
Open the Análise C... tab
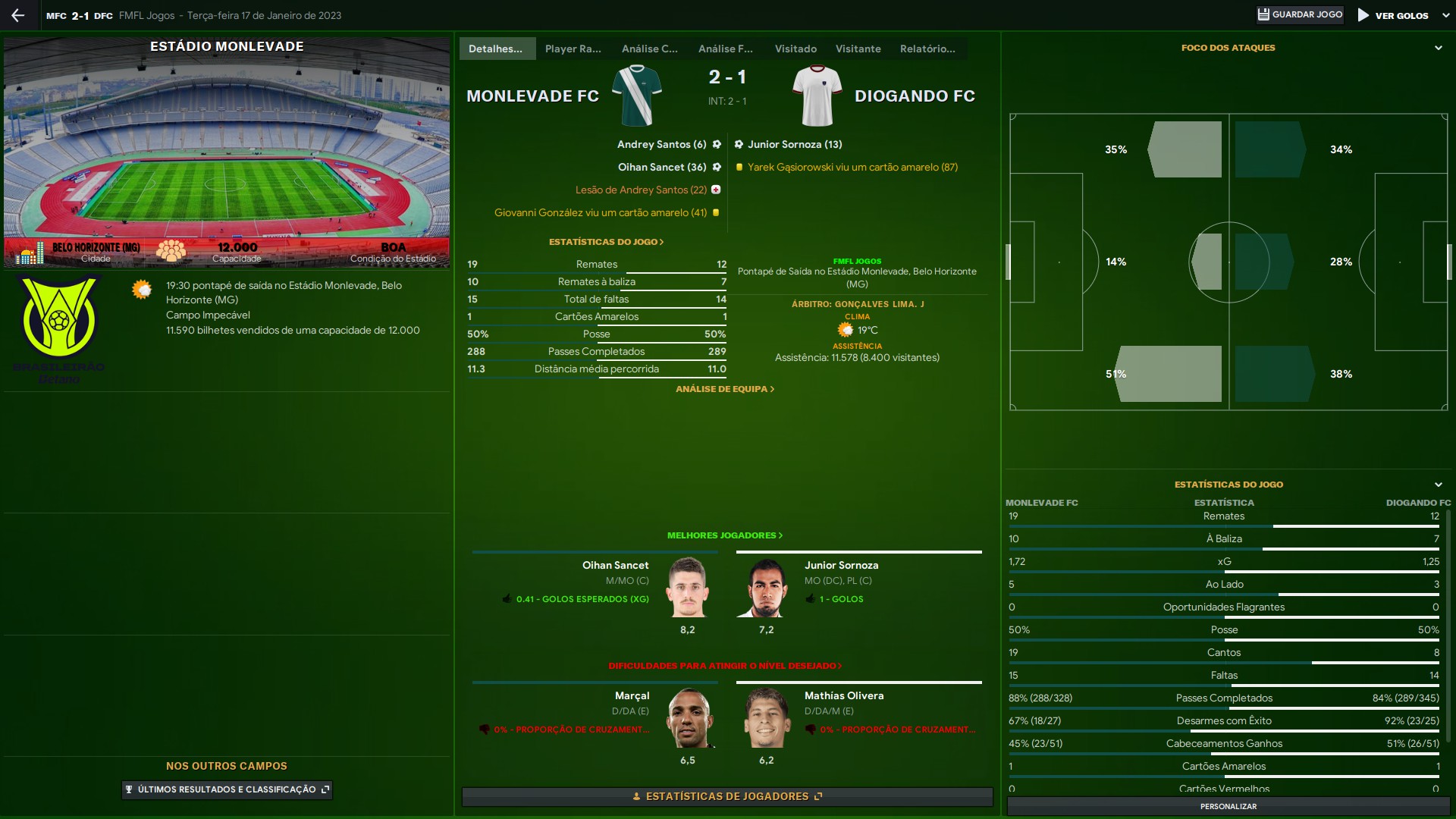[649, 49]
